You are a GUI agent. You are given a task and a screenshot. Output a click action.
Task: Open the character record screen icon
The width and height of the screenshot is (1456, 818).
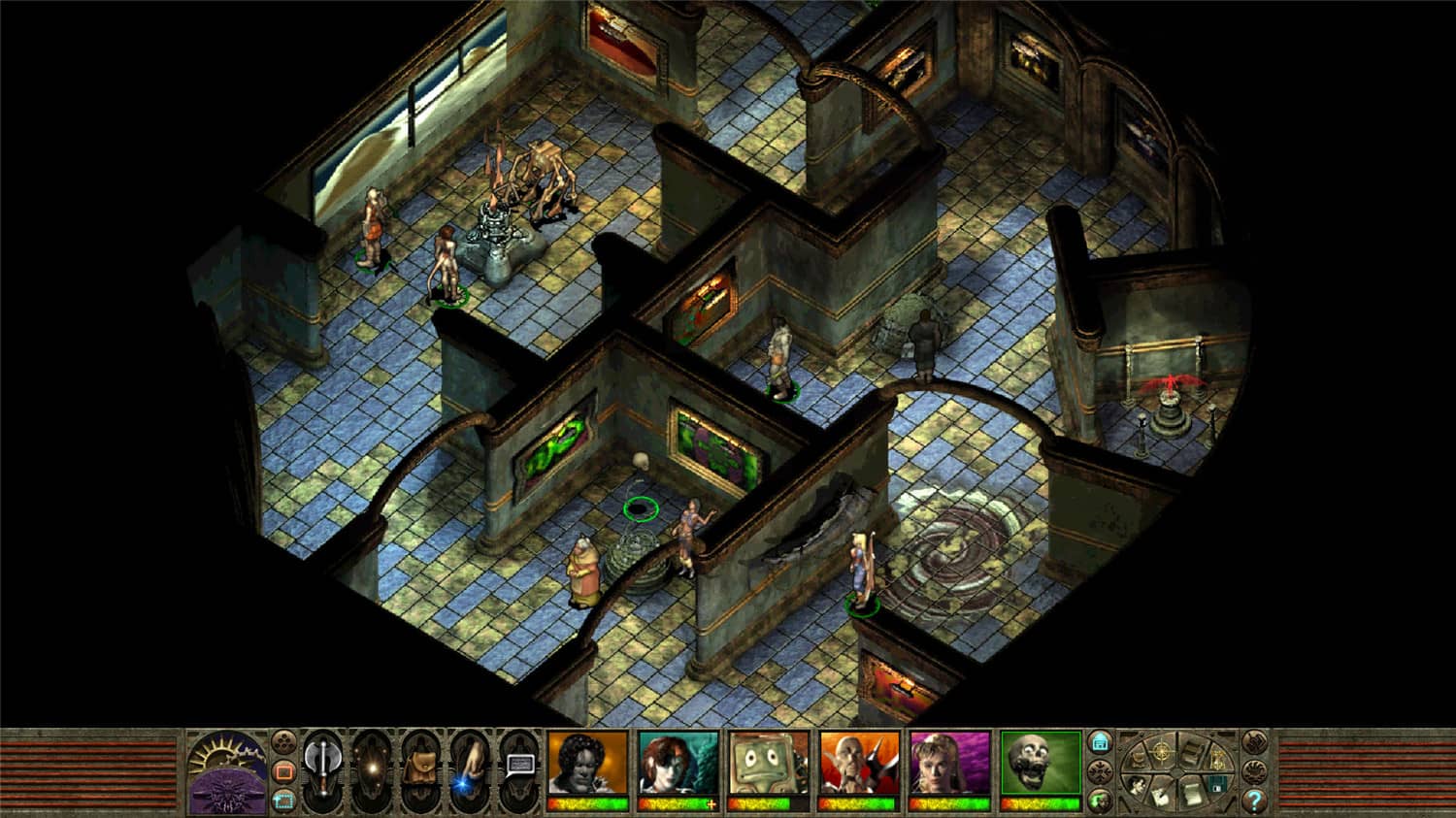point(1138,786)
